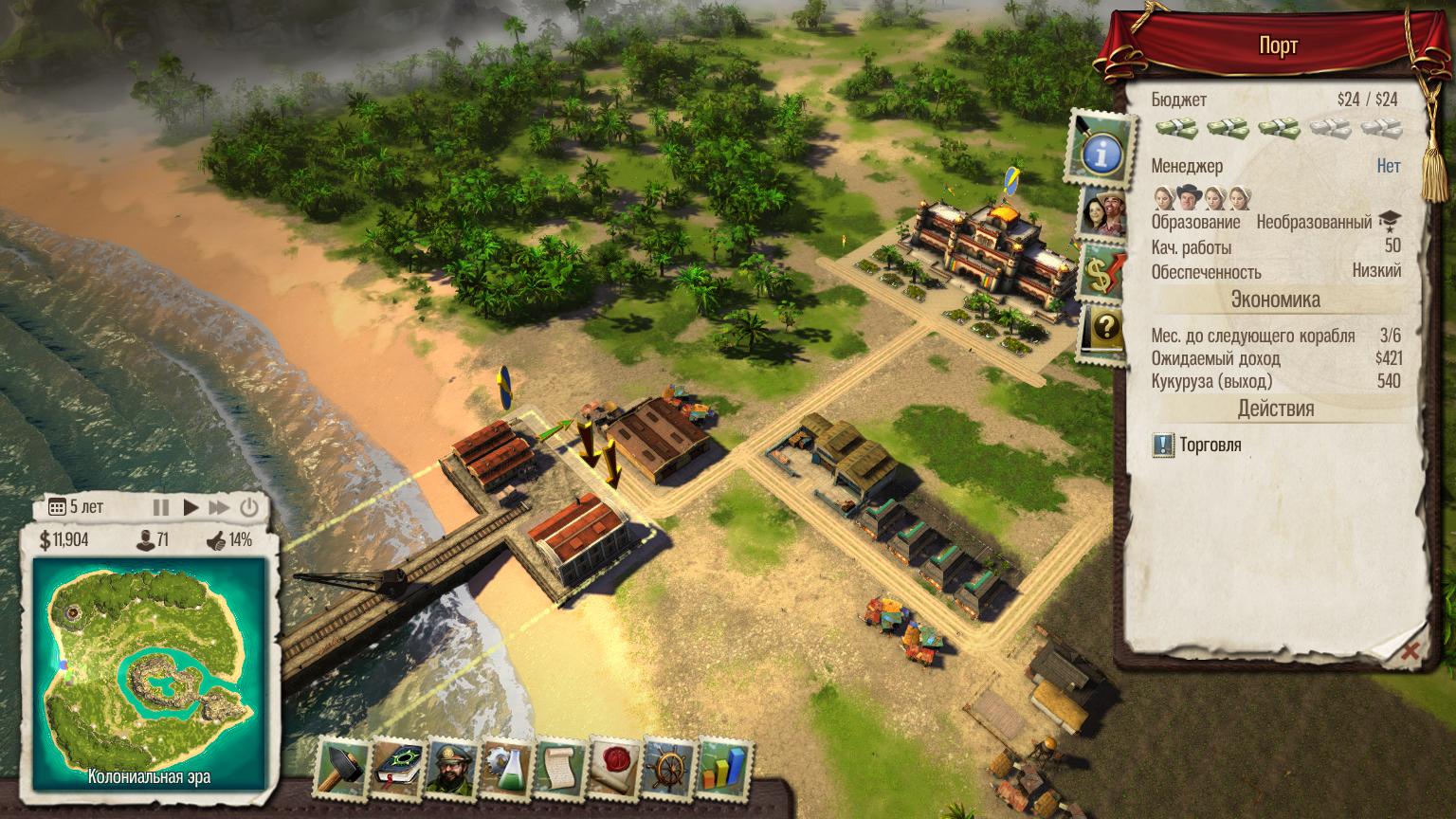Open the build menu hammer stamp
Image resolution: width=1456 pixels, height=819 pixels.
(x=341, y=767)
